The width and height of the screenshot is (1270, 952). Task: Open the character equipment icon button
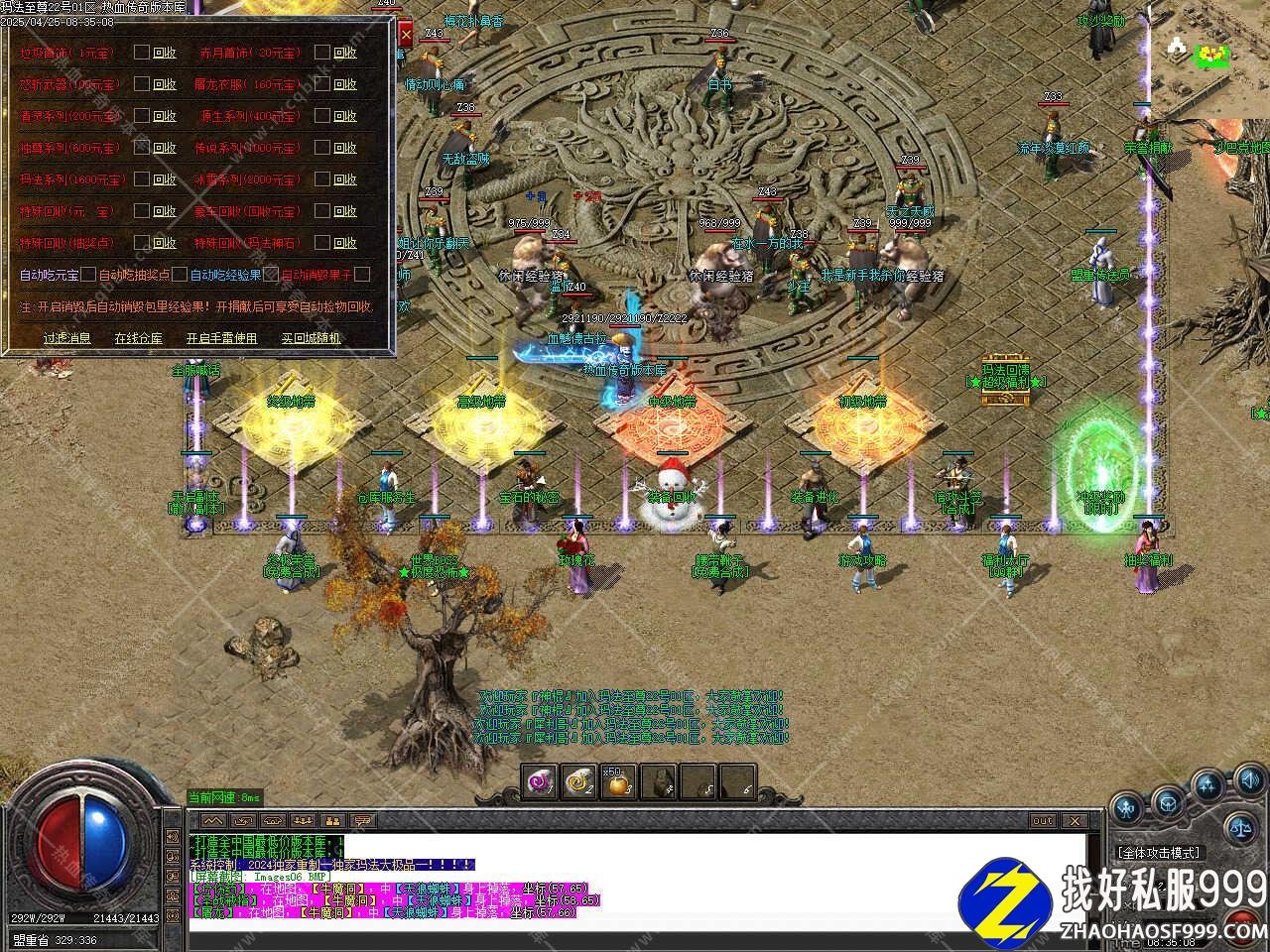coord(1128,808)
